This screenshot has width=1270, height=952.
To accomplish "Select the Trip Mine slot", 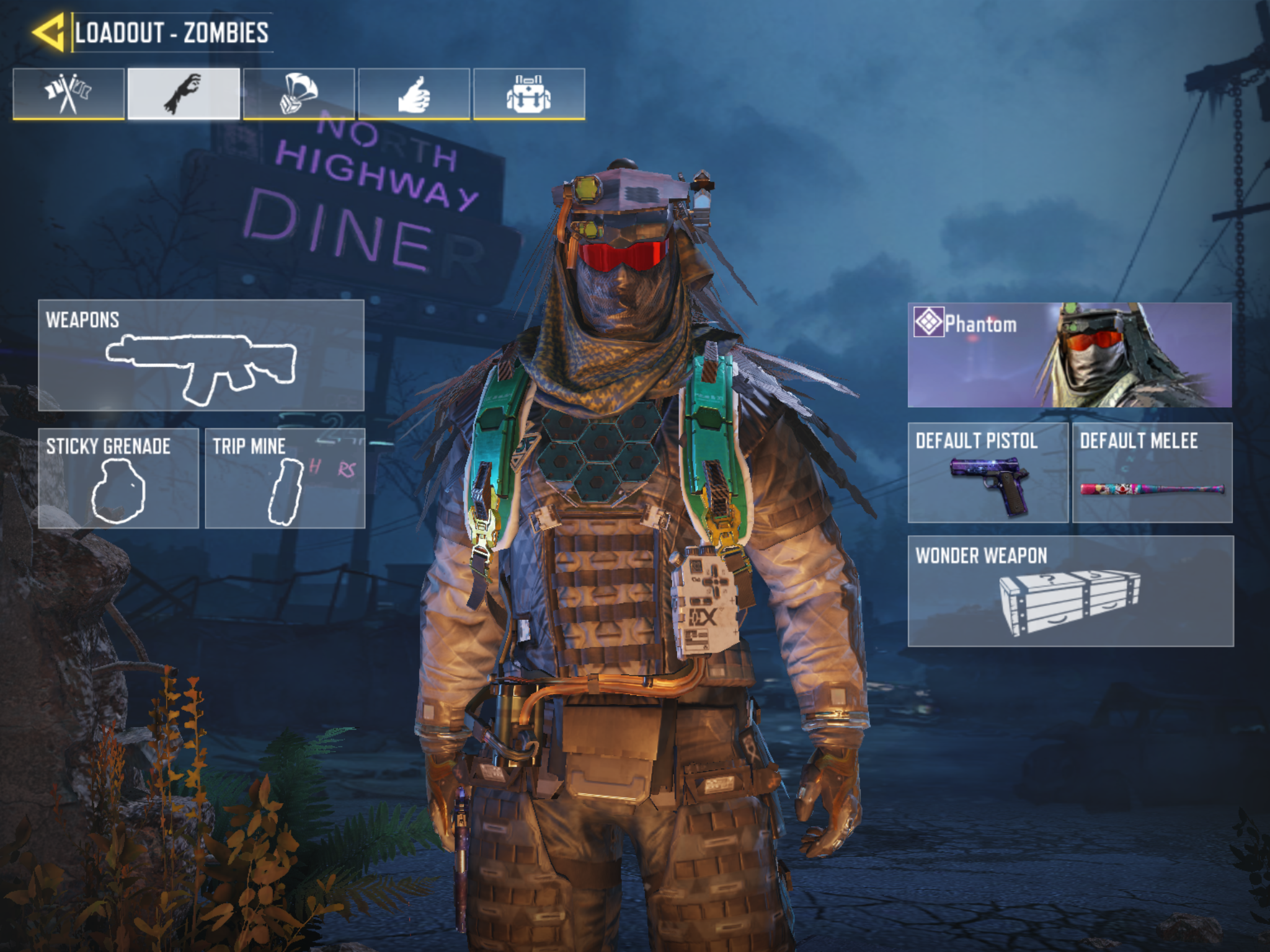I will [285, 478].
